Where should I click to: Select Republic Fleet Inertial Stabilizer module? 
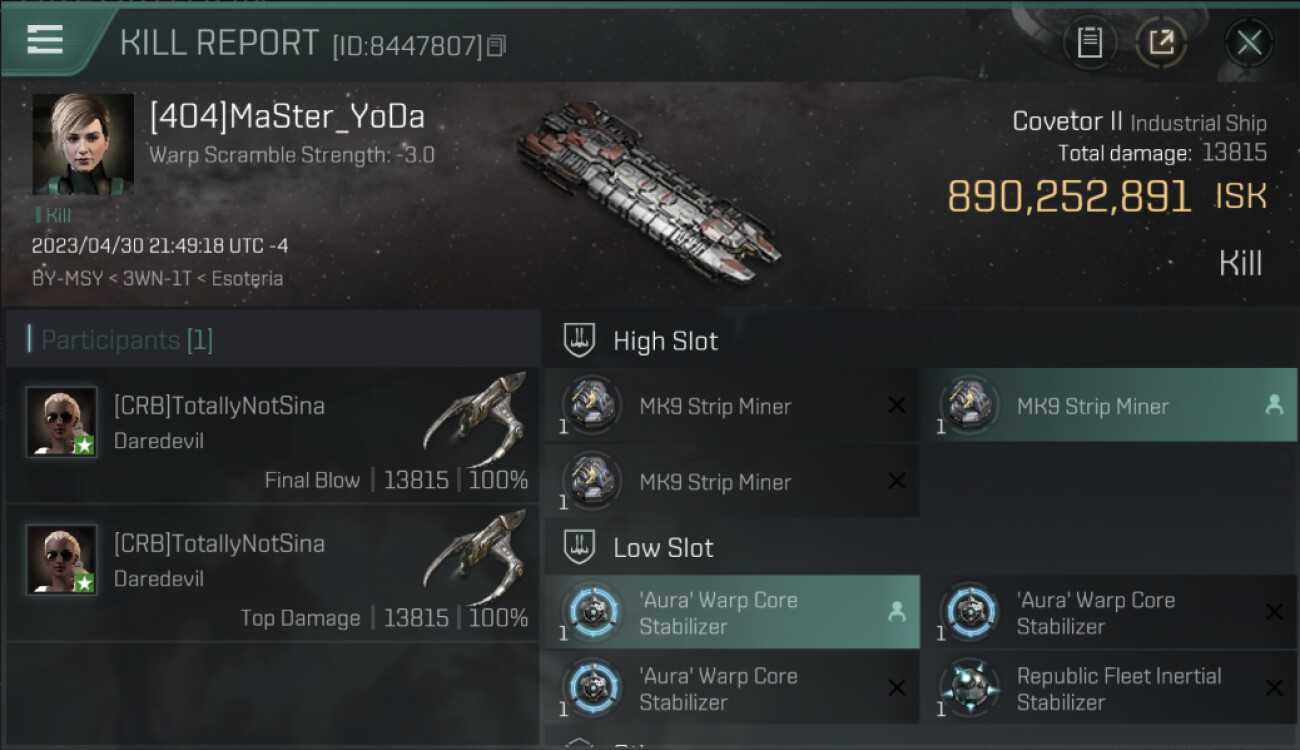[1108, 689]
